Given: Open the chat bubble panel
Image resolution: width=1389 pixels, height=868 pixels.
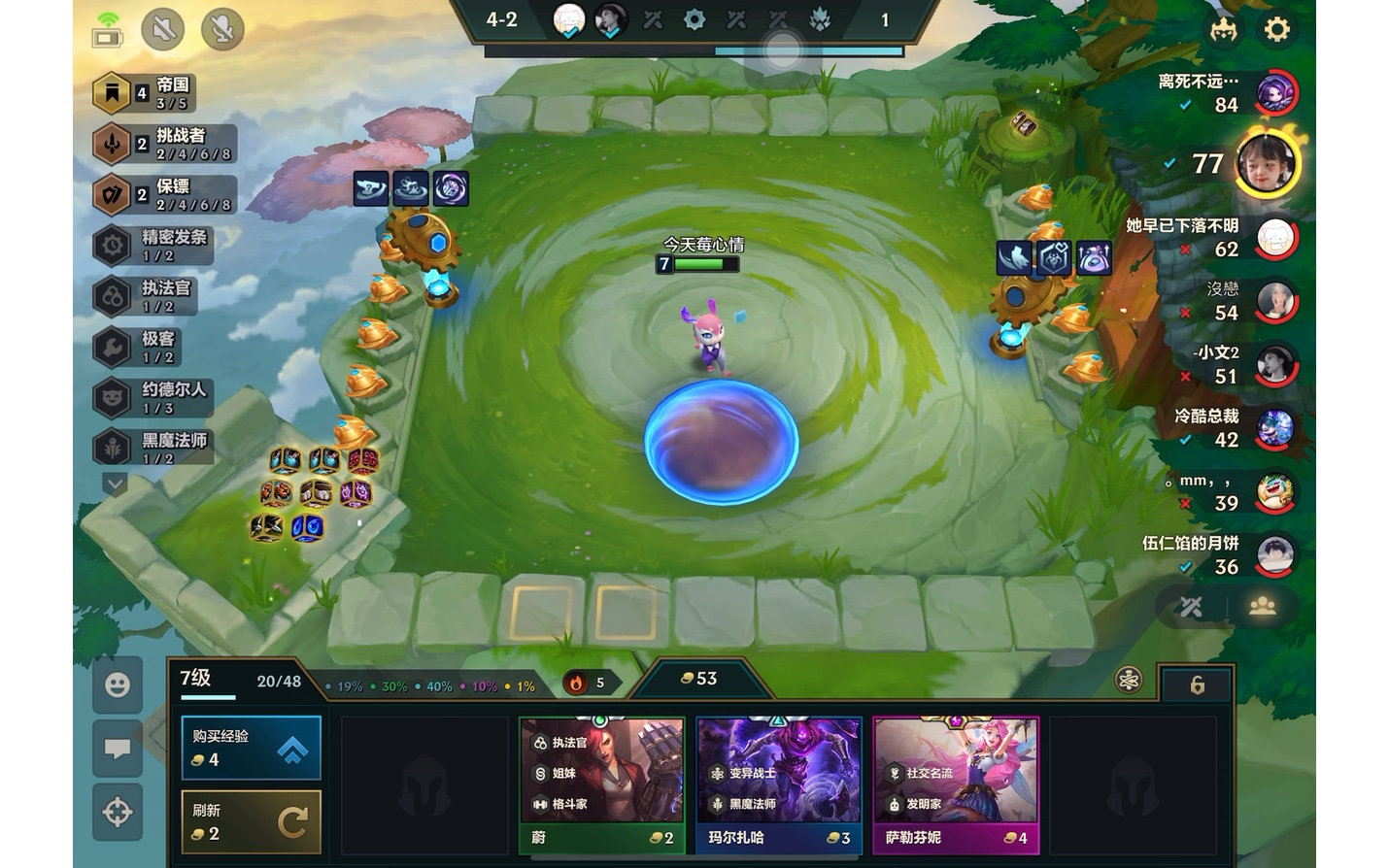Looking at the screenshot, I should point(118,749).
